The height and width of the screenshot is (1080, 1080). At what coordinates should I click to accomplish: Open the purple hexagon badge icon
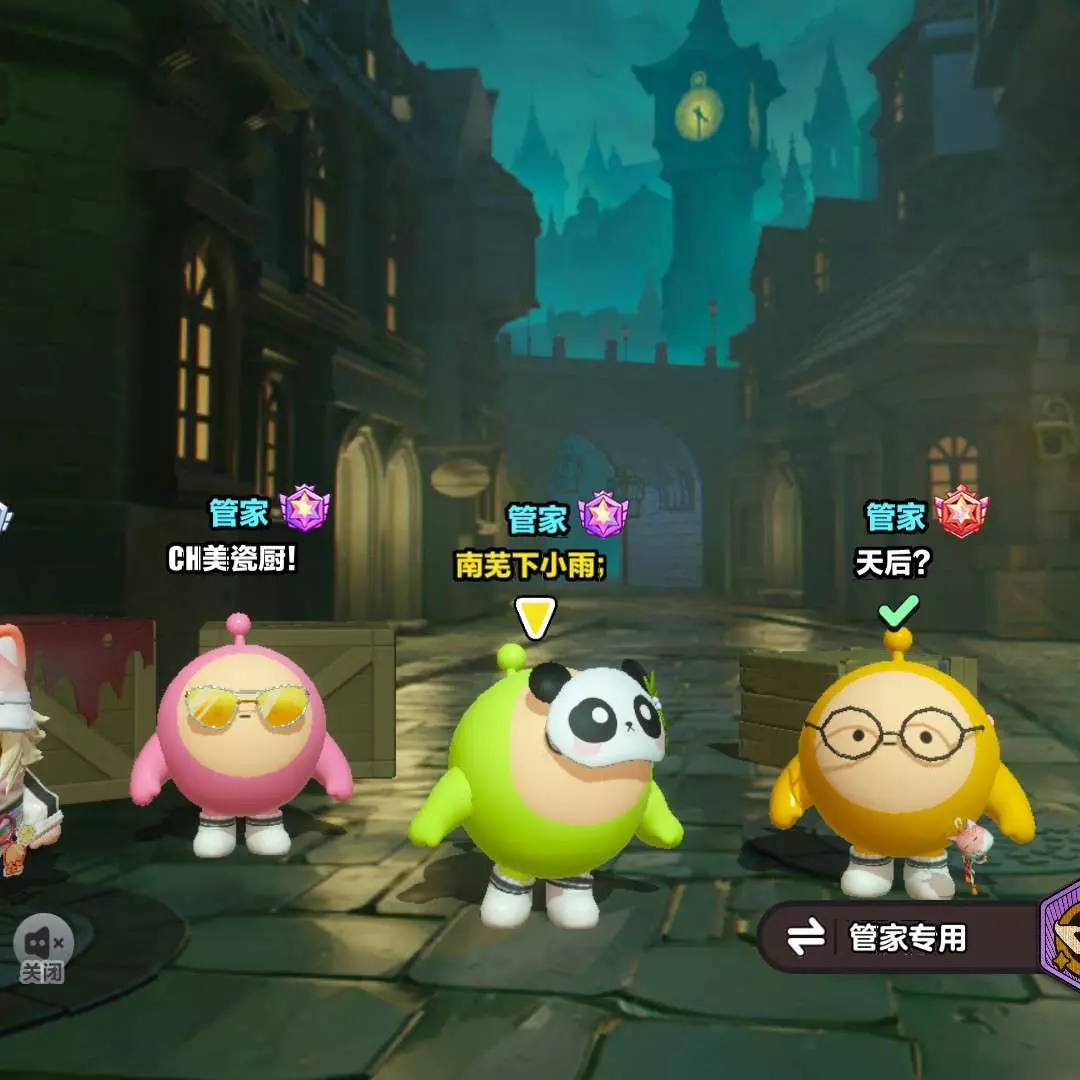[1062, 938]
